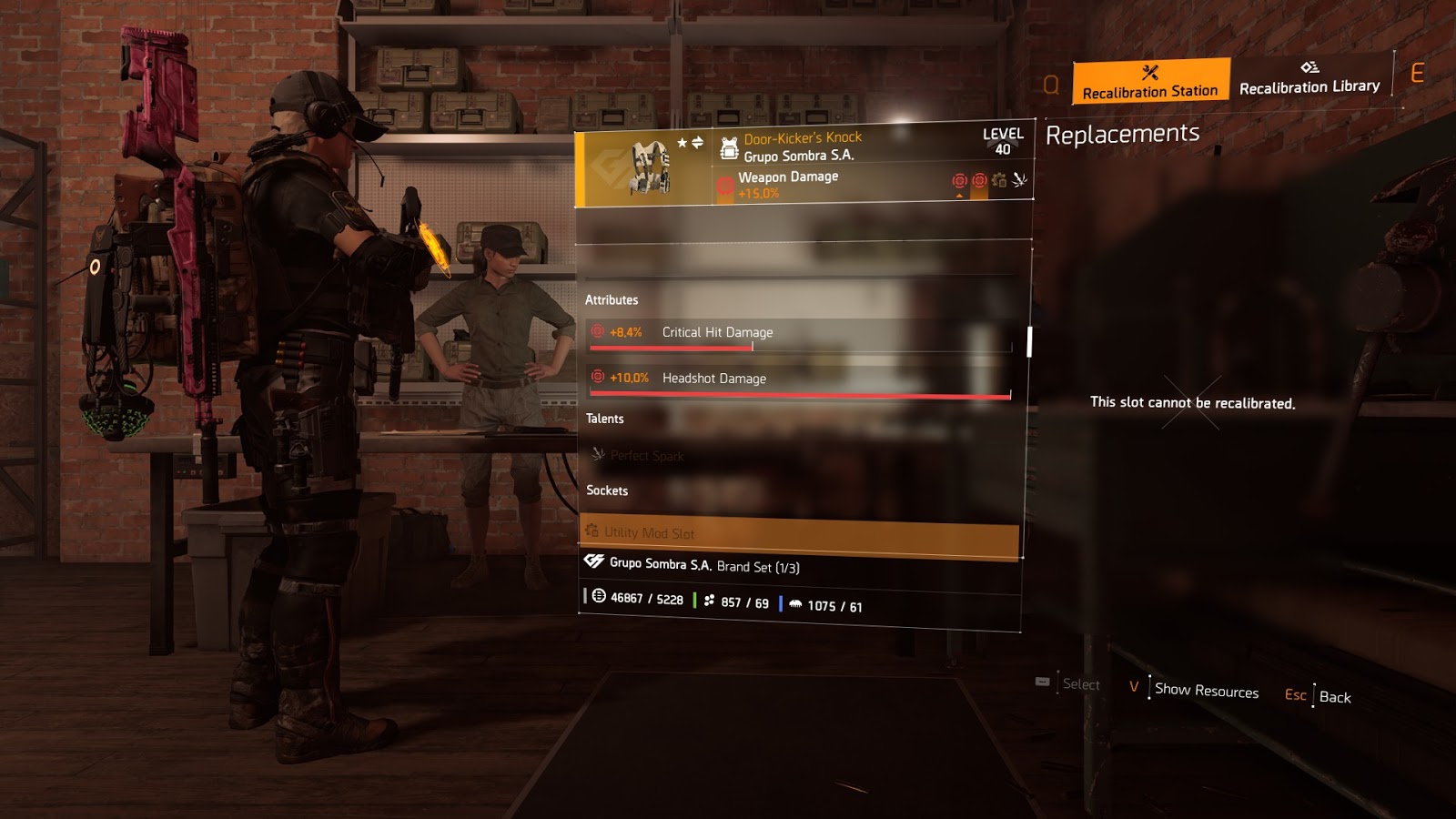Switch to the Recalibration Station tab
This screenshot has height=819, width=1456.
[1150, 81]
